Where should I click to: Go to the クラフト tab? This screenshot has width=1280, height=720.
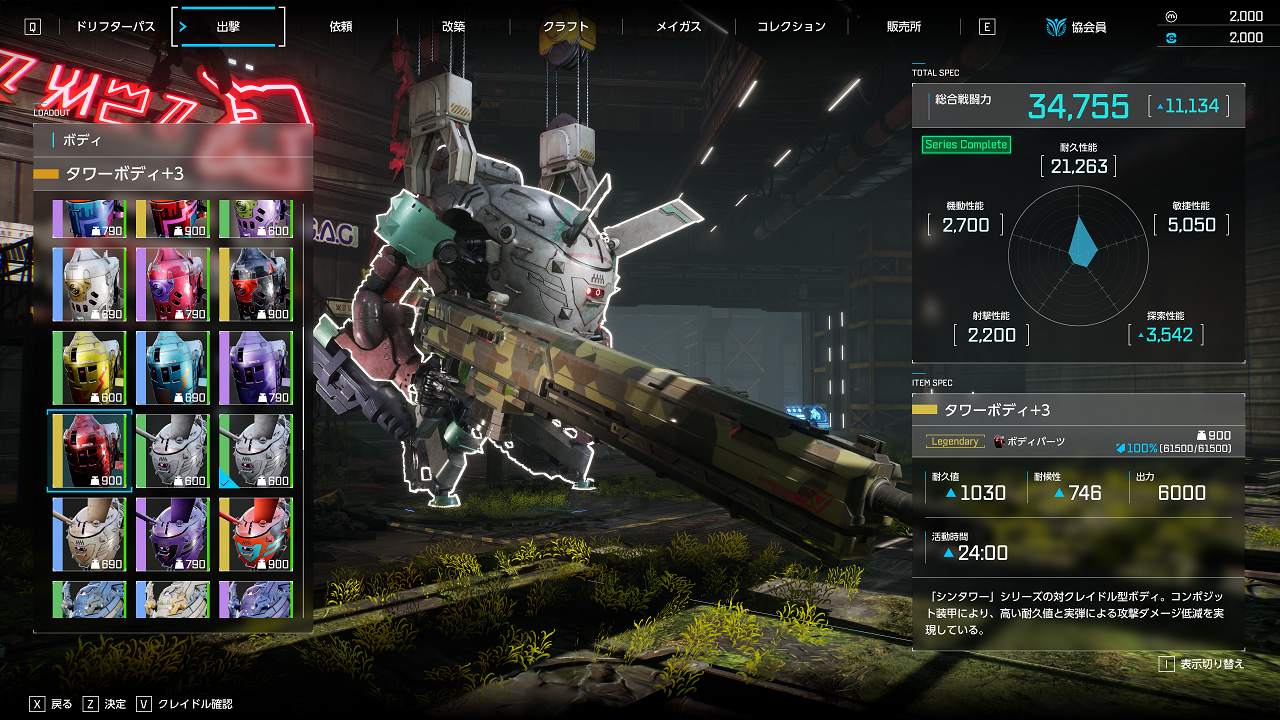pyautogui.click(x=566, y=27)
